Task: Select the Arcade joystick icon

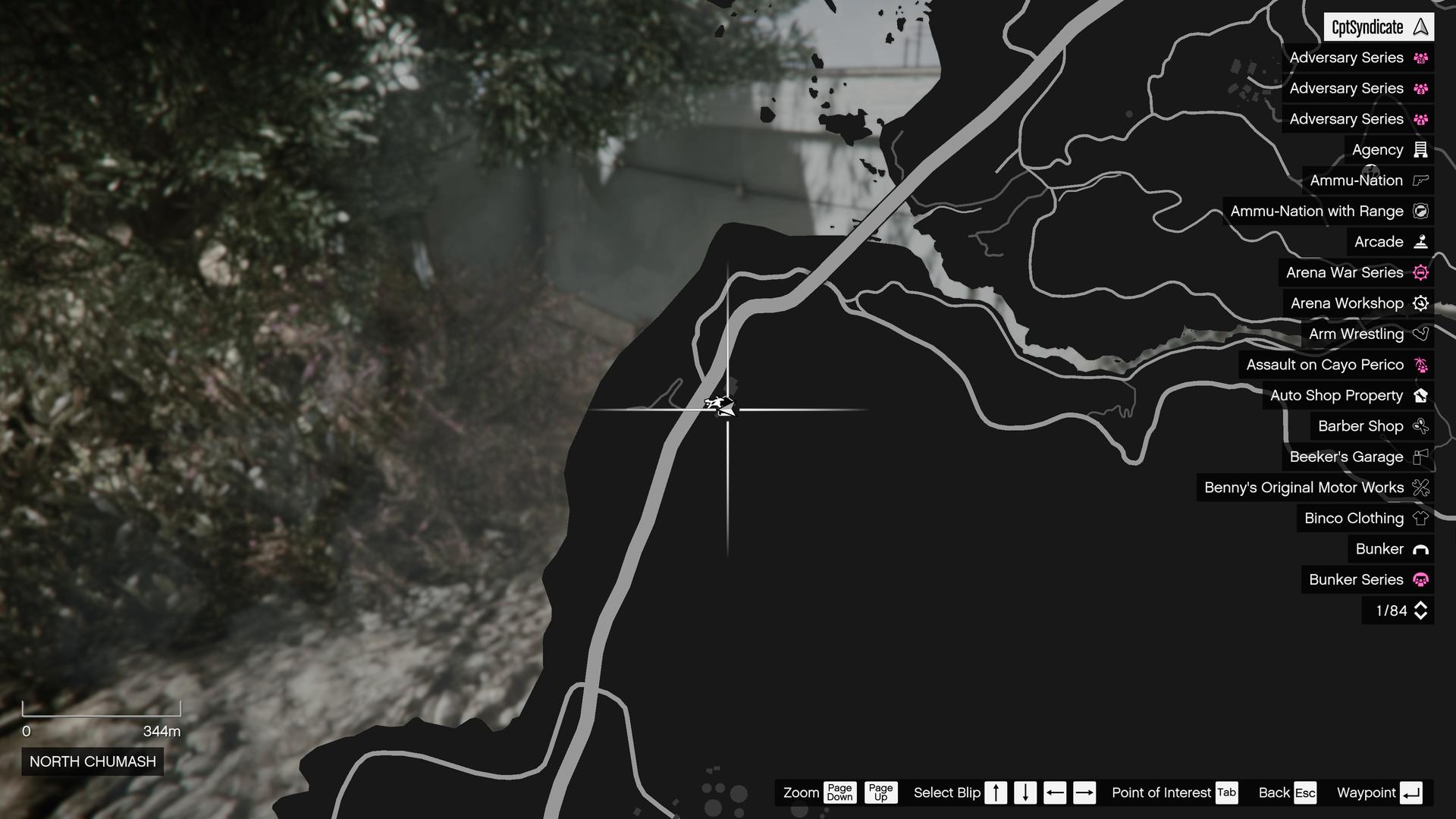Action: (x=1420, y=242)
